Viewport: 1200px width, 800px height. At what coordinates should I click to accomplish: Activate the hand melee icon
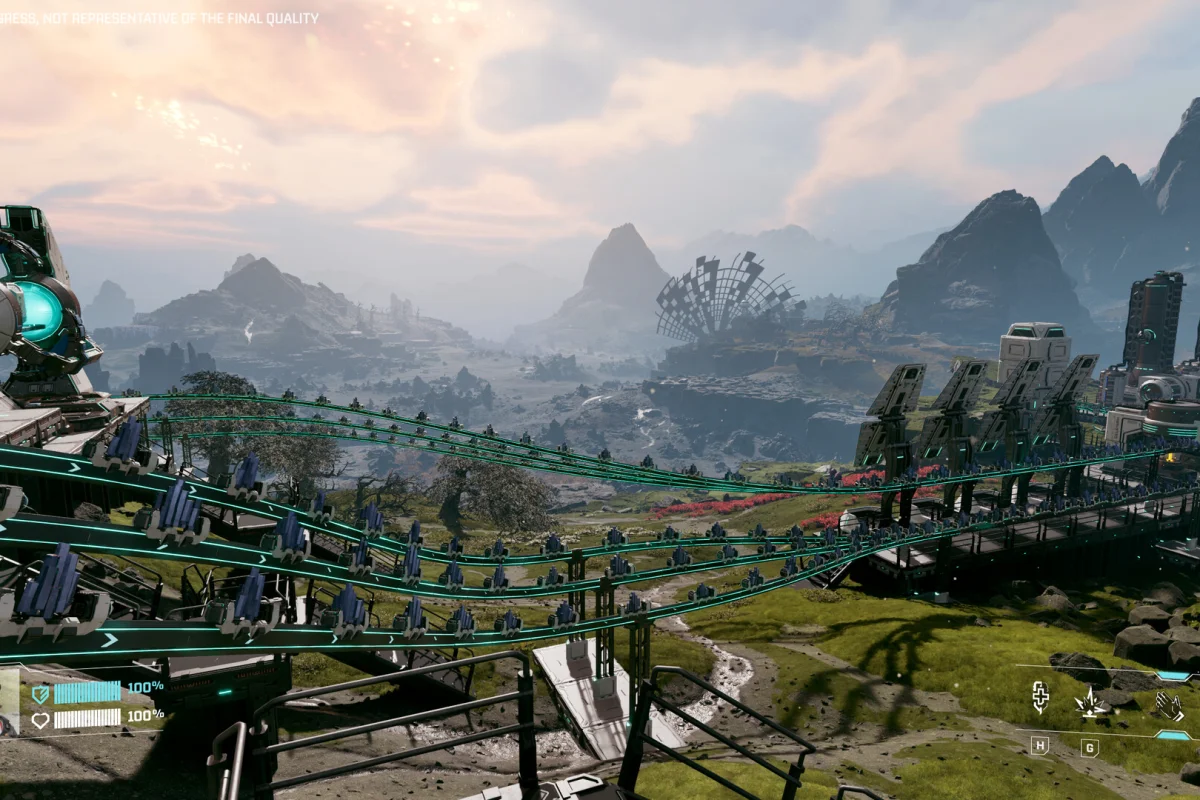pos(1168,706)
